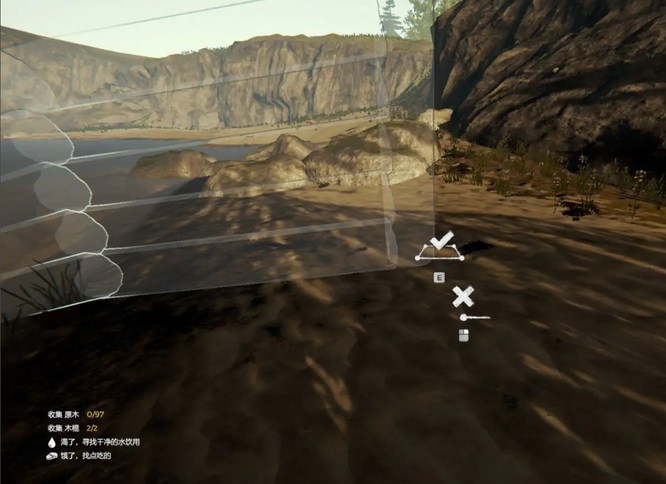Select the 收集 木棍 2/2 objective
The image size is (666, 484).
pyautogui.click(x=74, y=427)
